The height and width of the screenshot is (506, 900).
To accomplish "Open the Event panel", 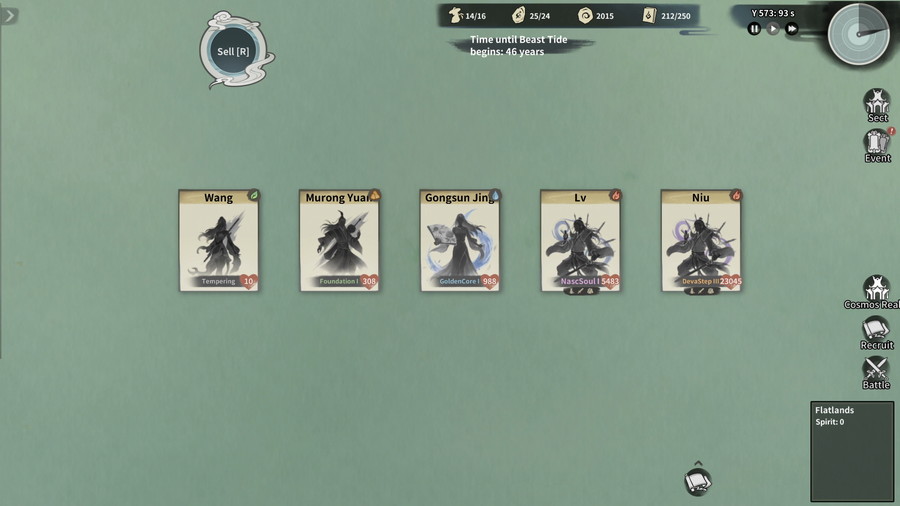I will (x=877, y=144).
